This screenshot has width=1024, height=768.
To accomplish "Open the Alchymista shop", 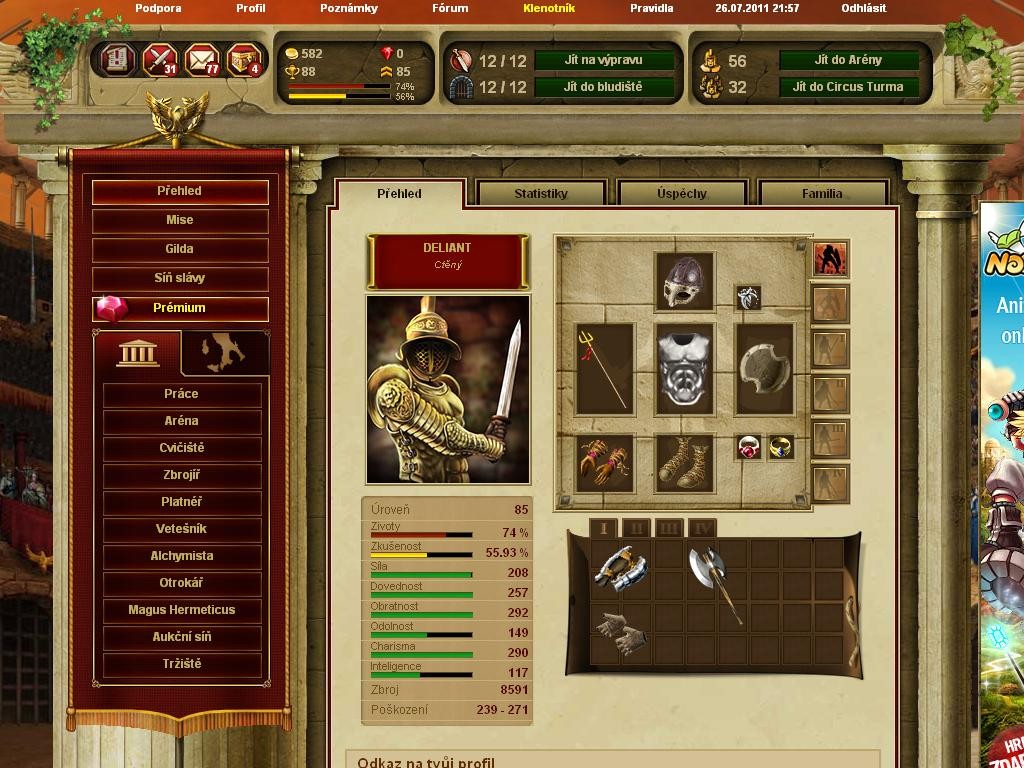I will tap(182, 556).
